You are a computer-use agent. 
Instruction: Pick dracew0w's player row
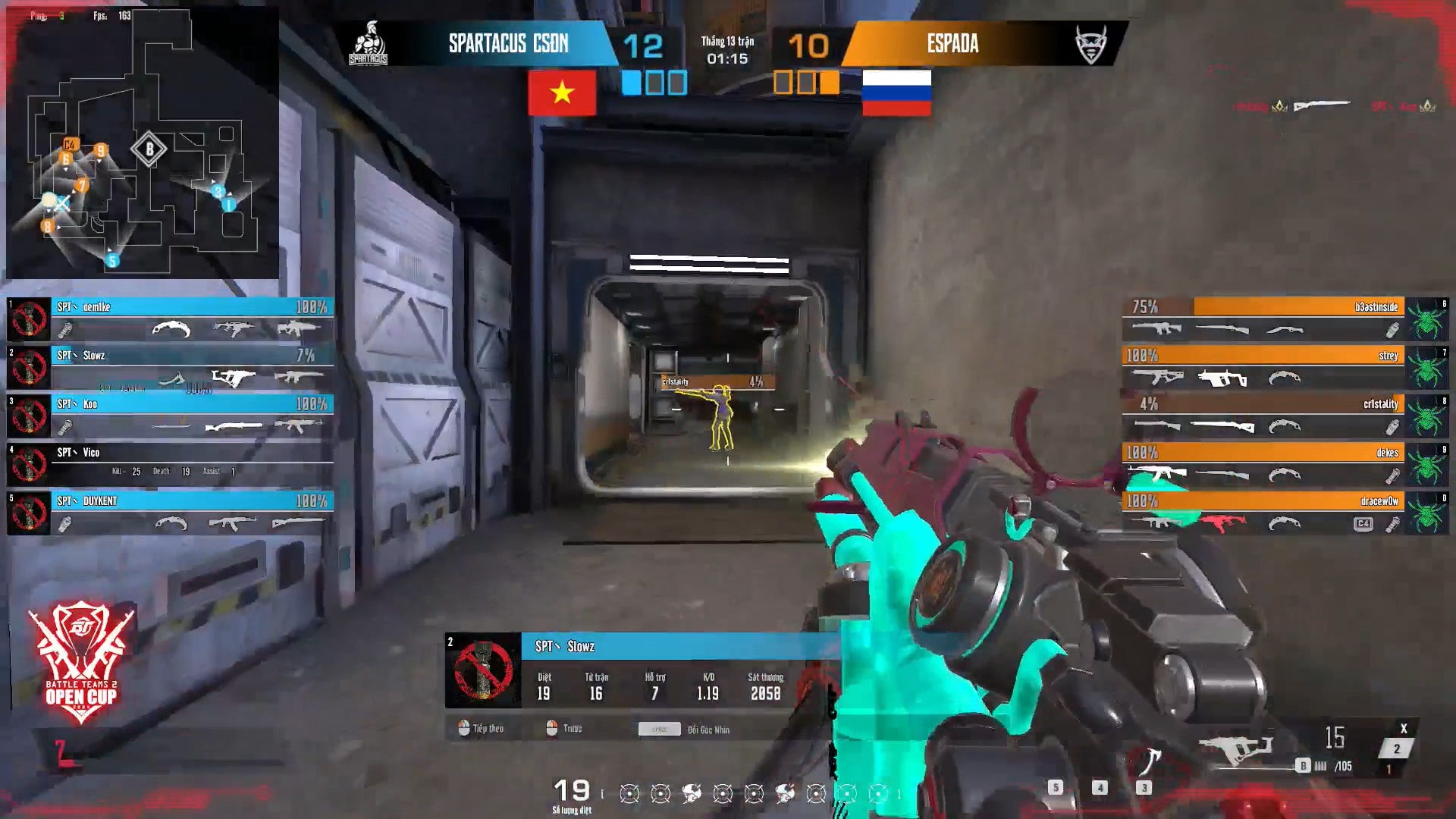pyautogui.click(x=1263, y=513)
